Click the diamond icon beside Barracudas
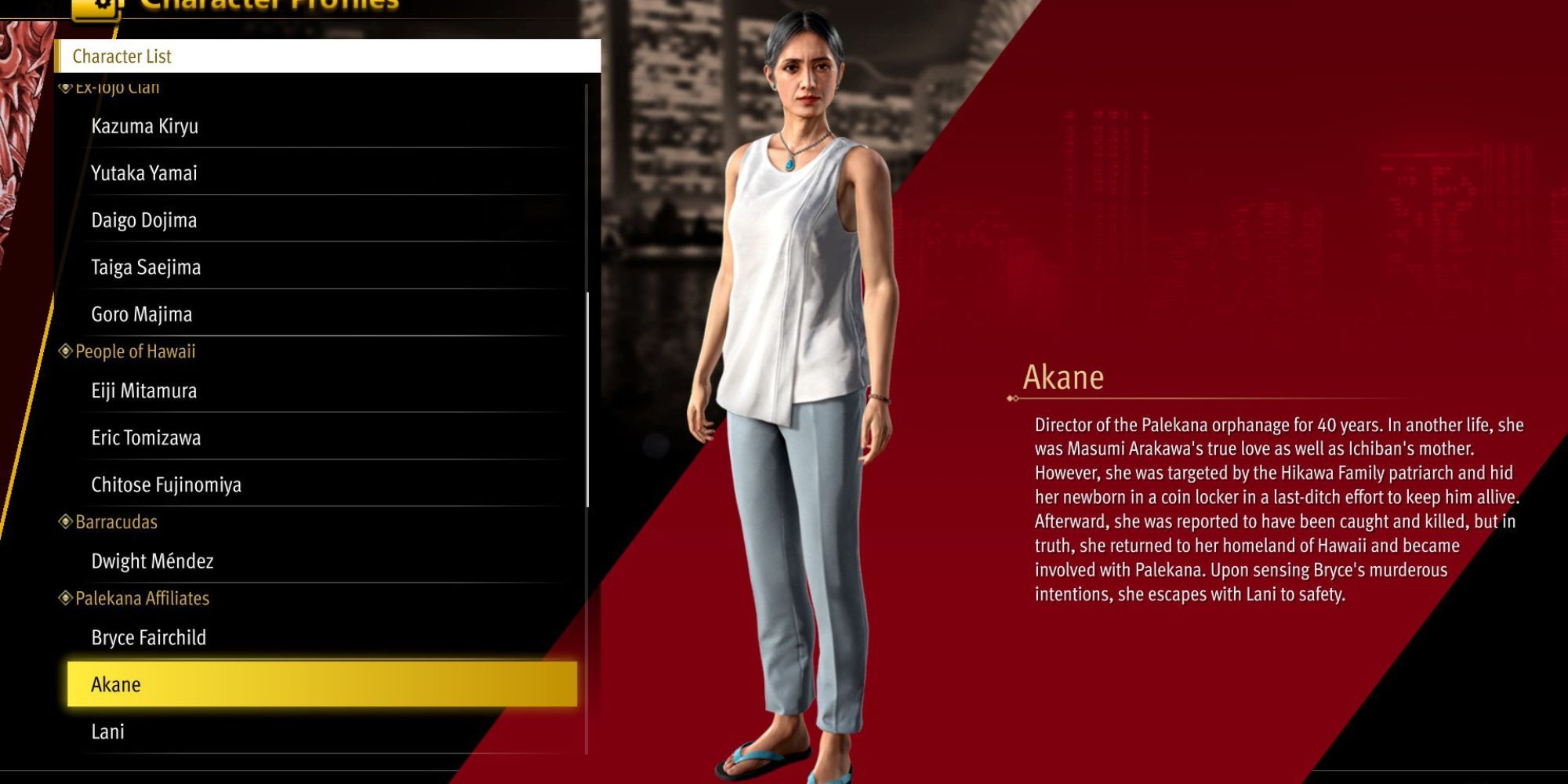The image size is (1568, 784). (x=66, y=521)
